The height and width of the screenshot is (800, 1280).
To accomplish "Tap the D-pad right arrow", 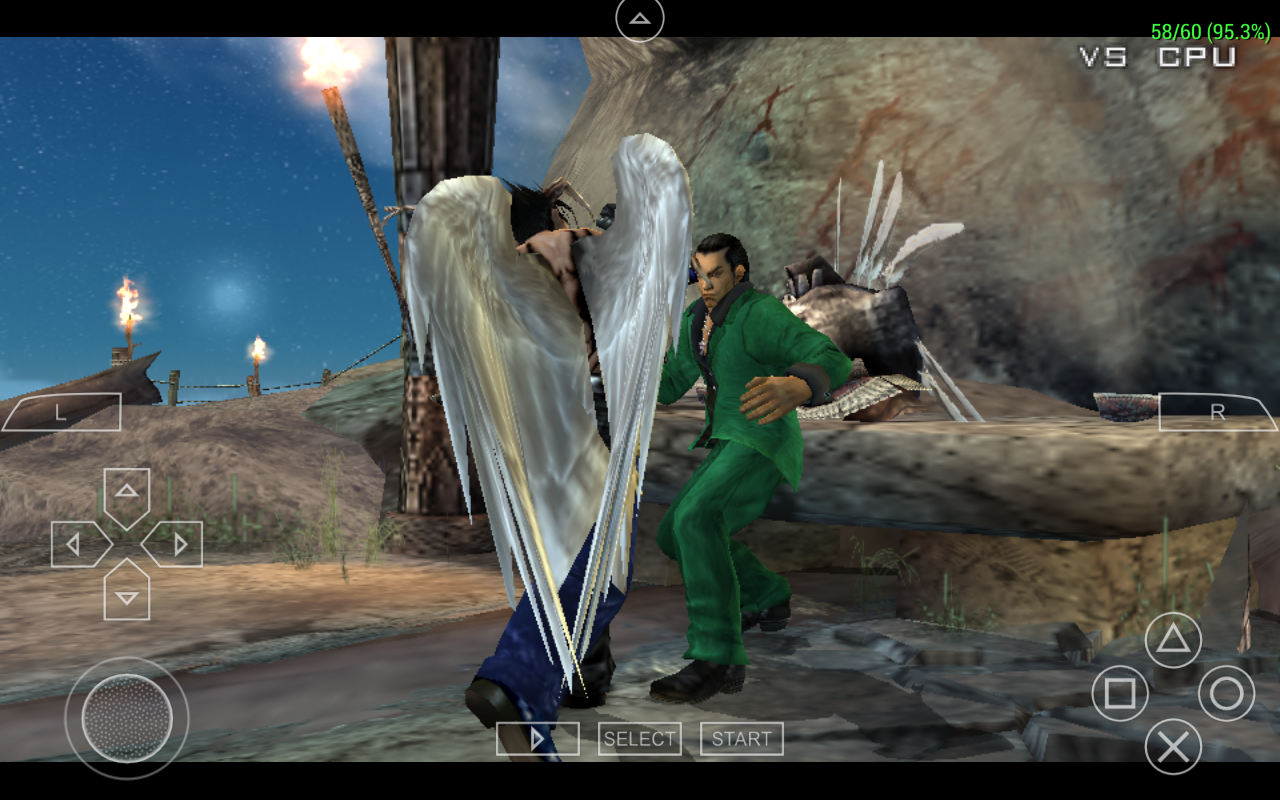I will 177,545.
